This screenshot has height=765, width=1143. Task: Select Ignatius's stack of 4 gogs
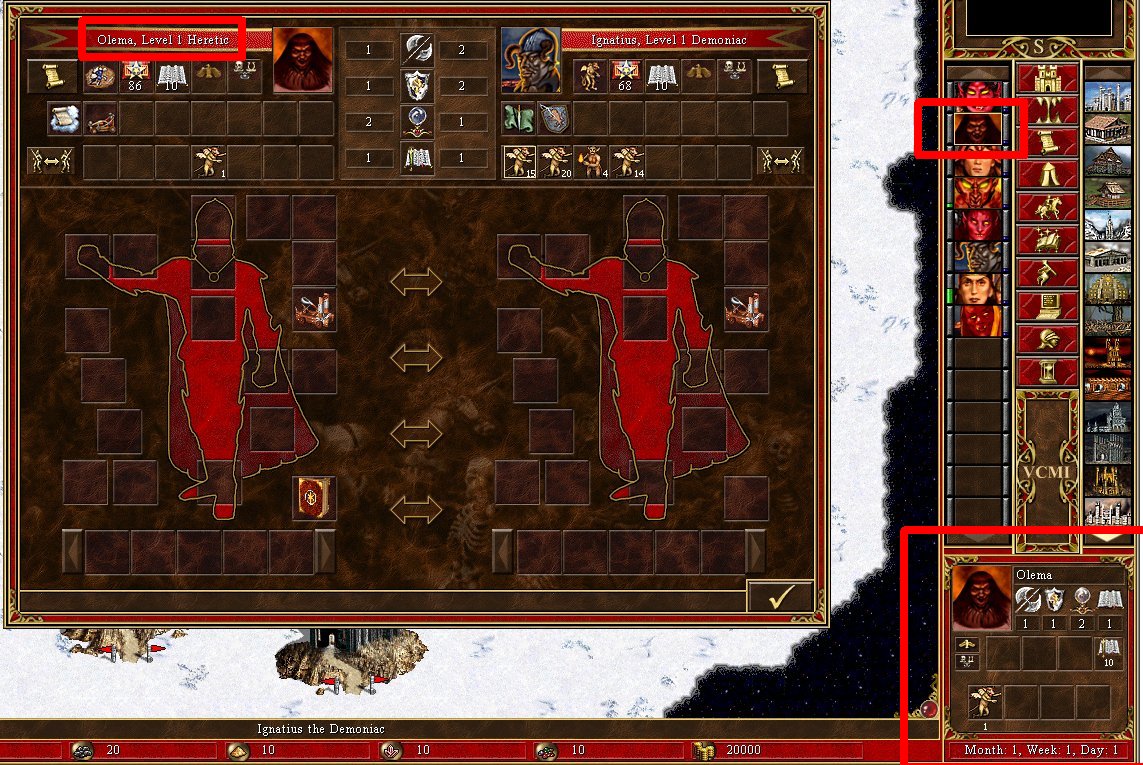pos(589,161)
